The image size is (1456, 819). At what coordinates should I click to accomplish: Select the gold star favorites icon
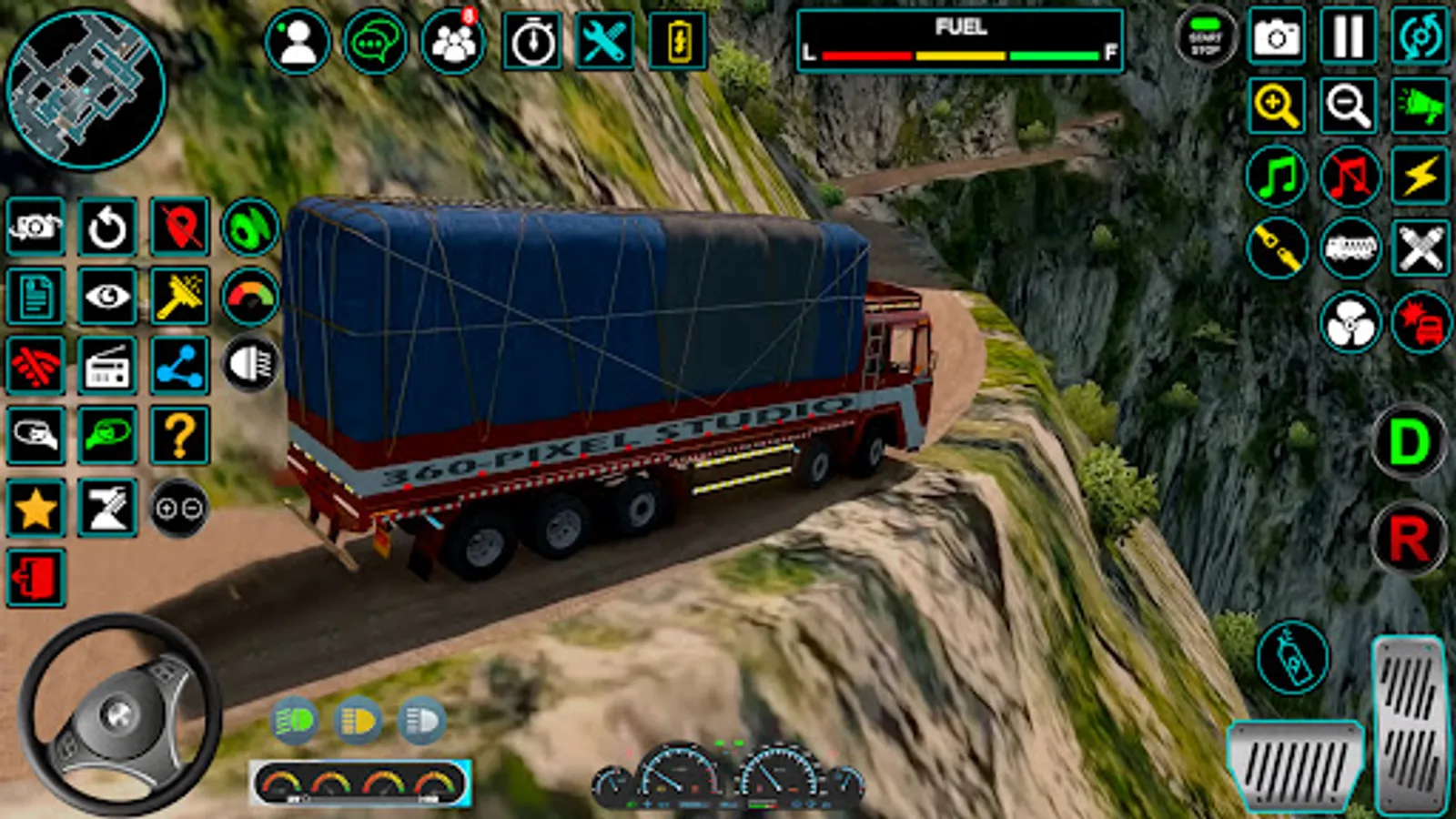35,508
